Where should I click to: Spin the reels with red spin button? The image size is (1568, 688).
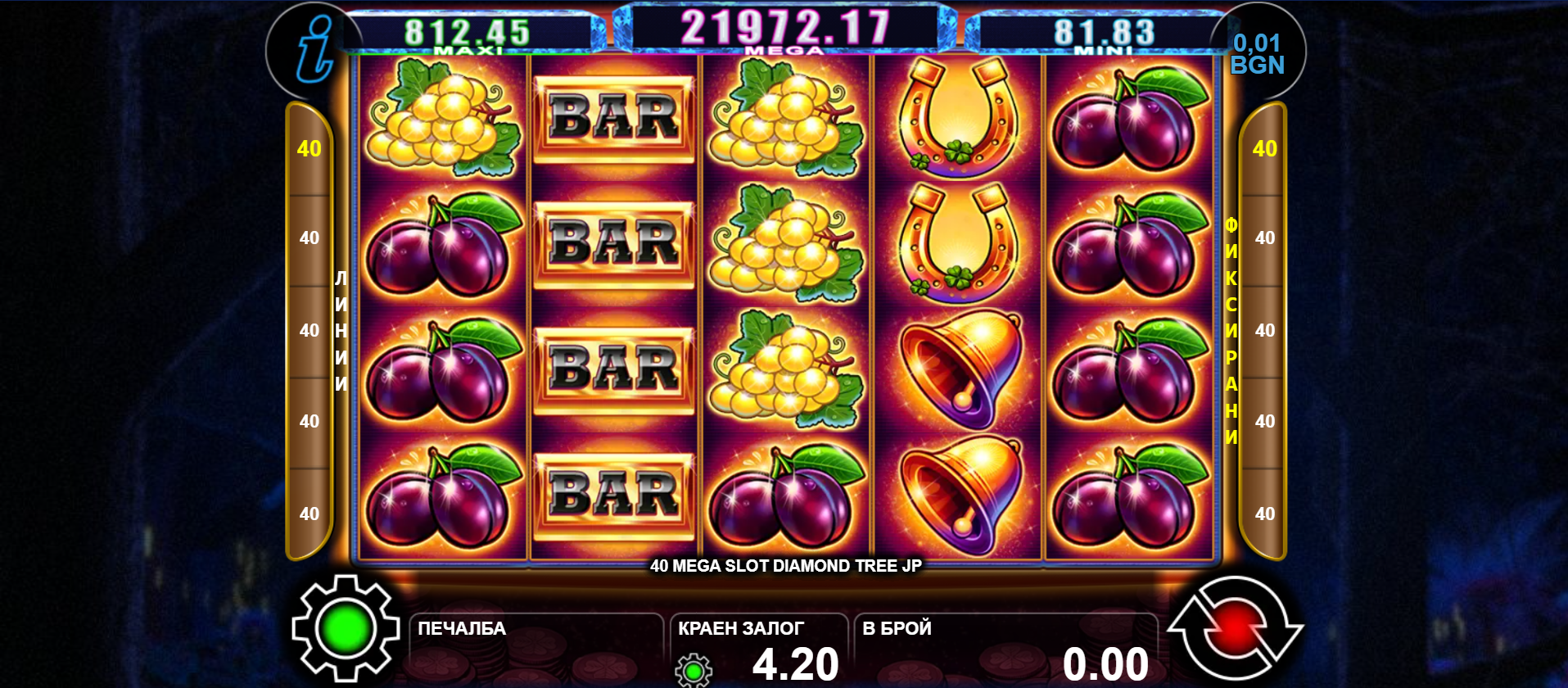[x=1235, y=629]
